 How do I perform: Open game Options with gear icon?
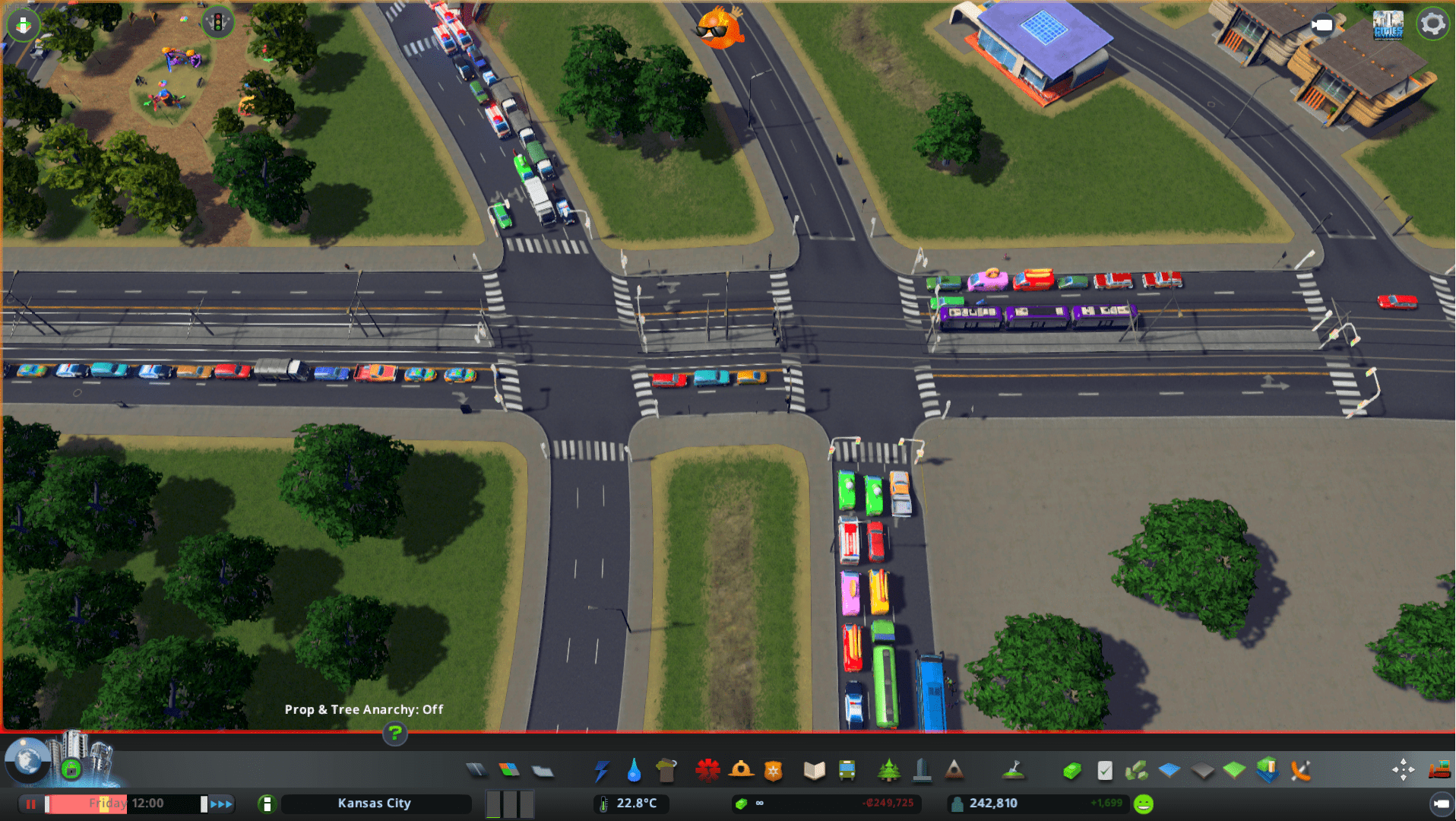(1432, 24)
